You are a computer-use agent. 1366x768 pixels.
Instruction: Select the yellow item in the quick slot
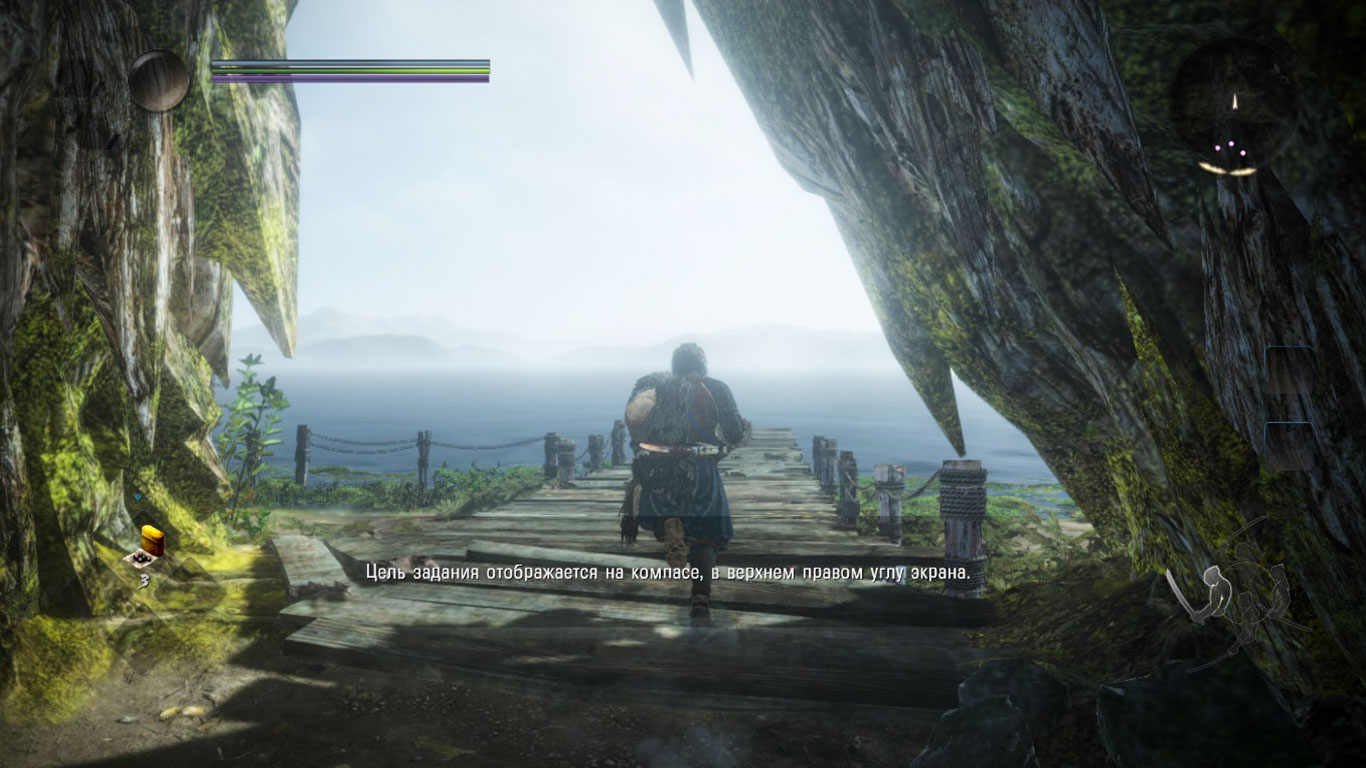(152, 538)
